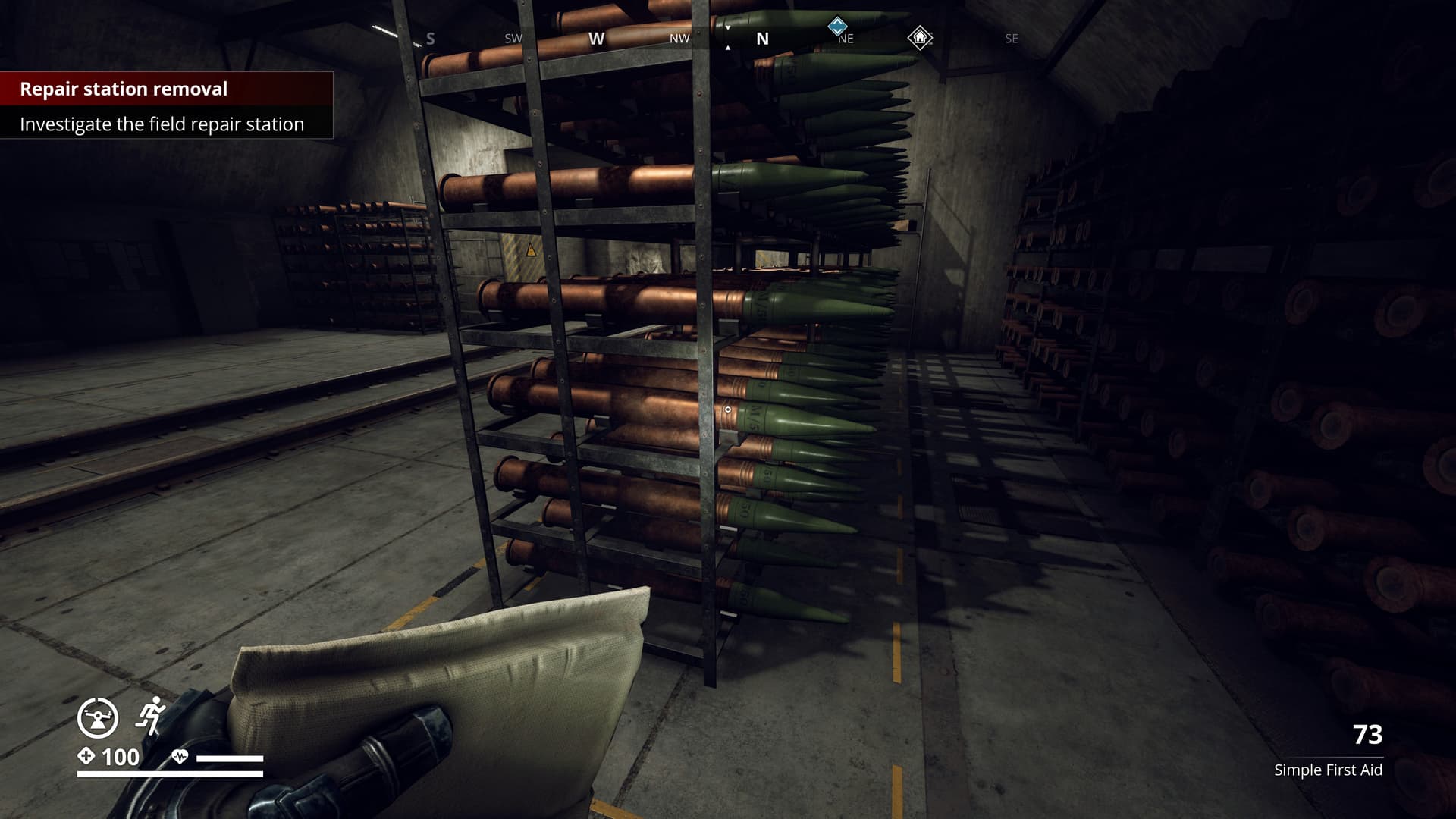
Task: Select the home base compass marker
Action: [x=920, y=37]
